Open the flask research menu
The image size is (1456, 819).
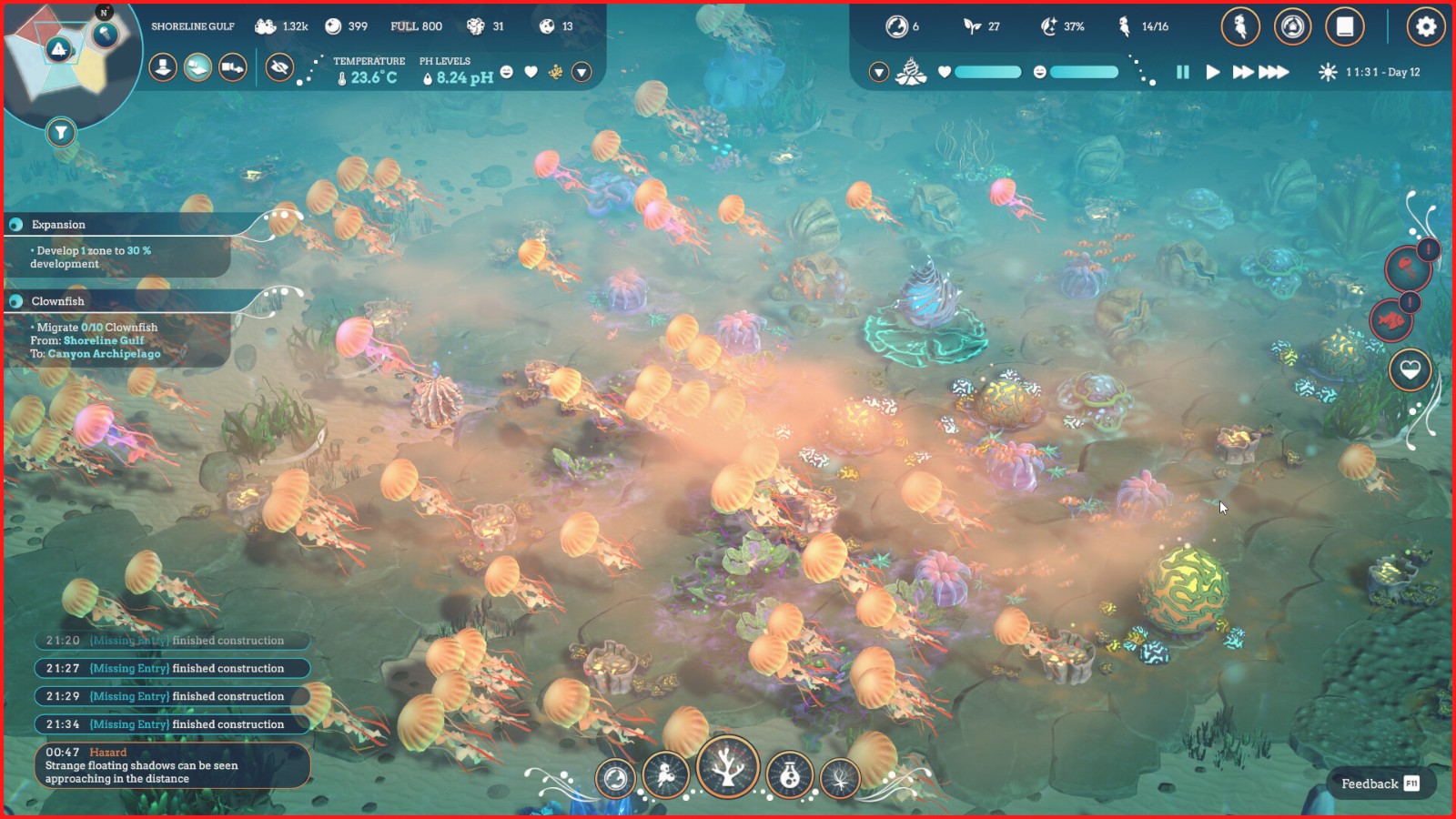[x=789, y=776]
